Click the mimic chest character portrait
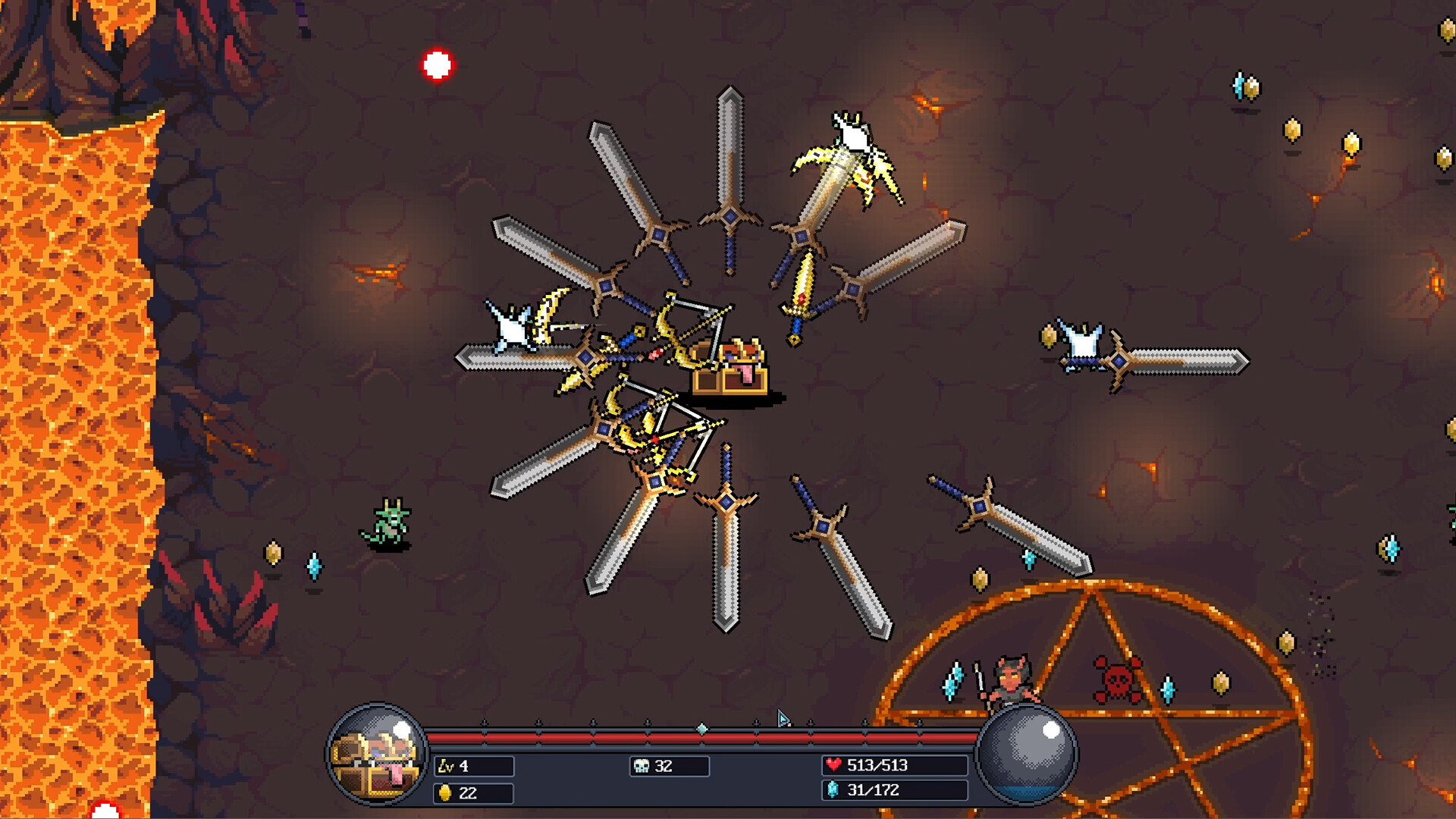 coord(377,755)
